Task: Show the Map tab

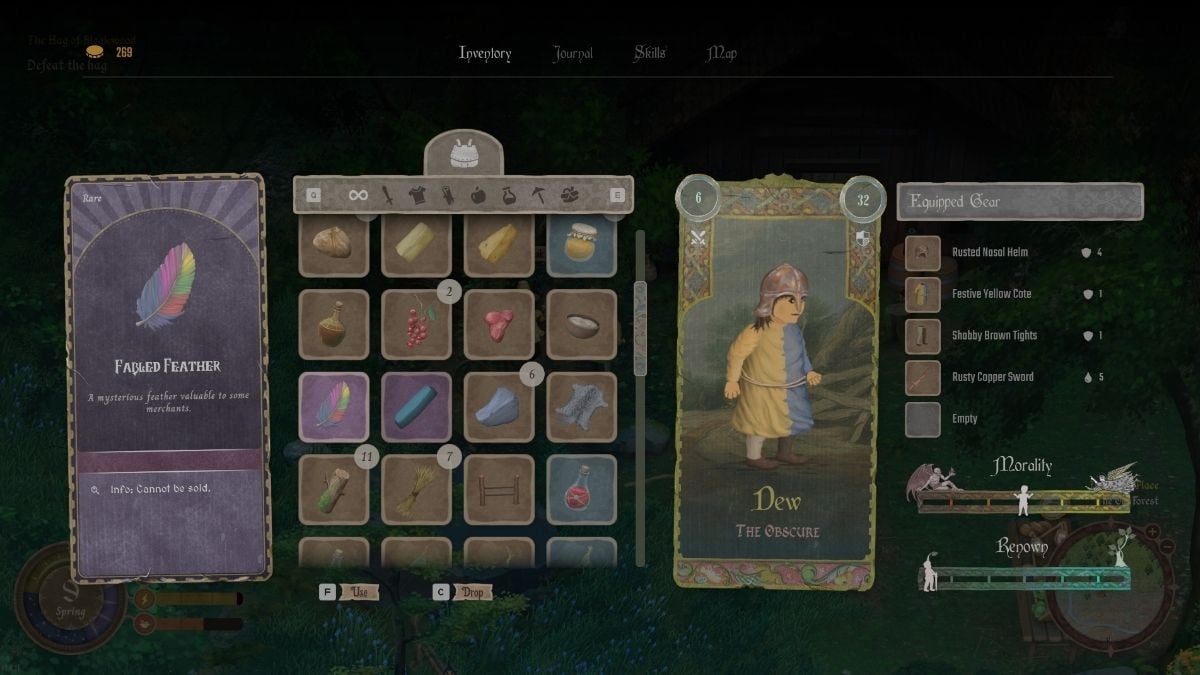Action: point(722,54)
